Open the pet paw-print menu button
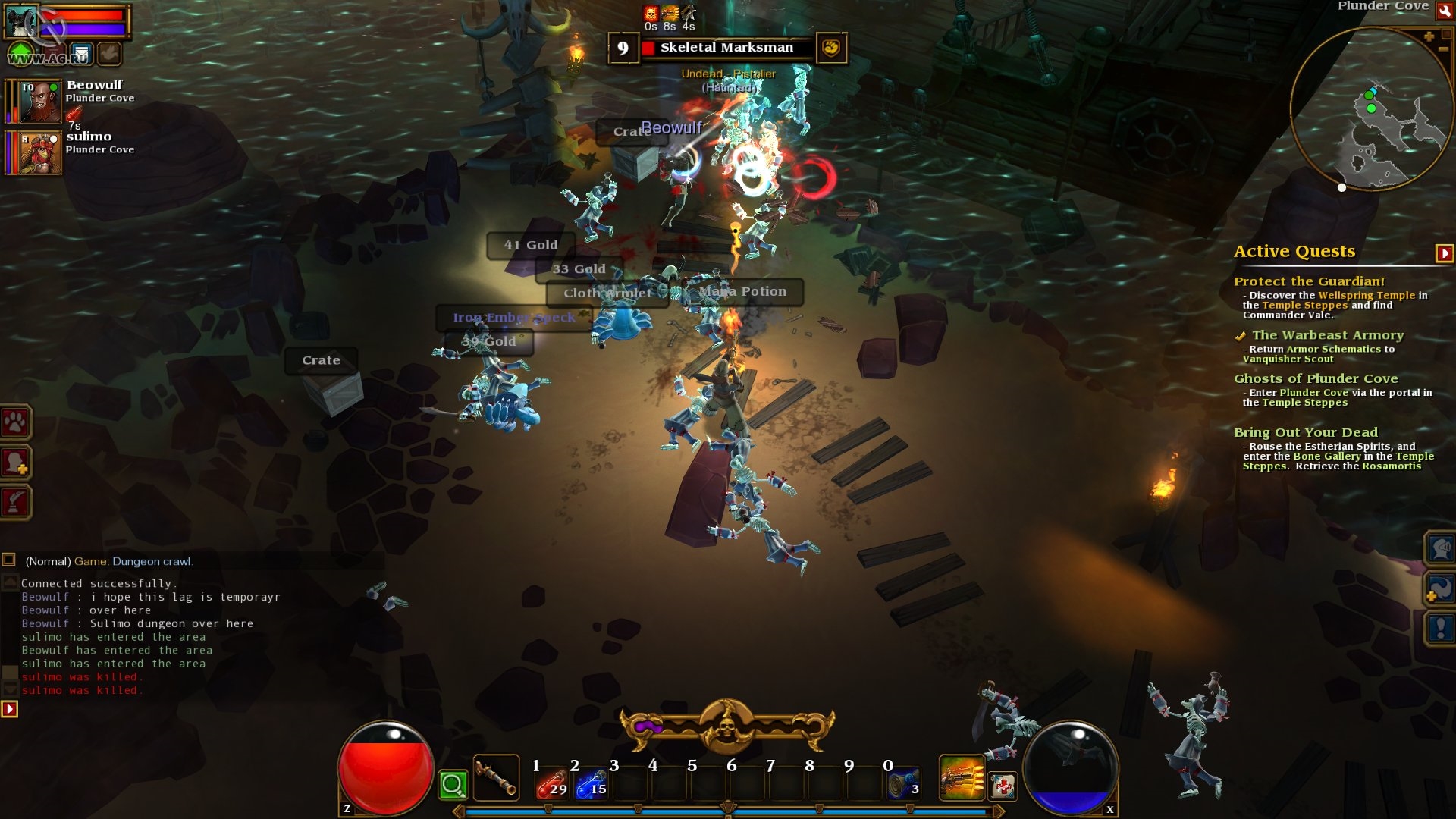 [x=16, y=422]
